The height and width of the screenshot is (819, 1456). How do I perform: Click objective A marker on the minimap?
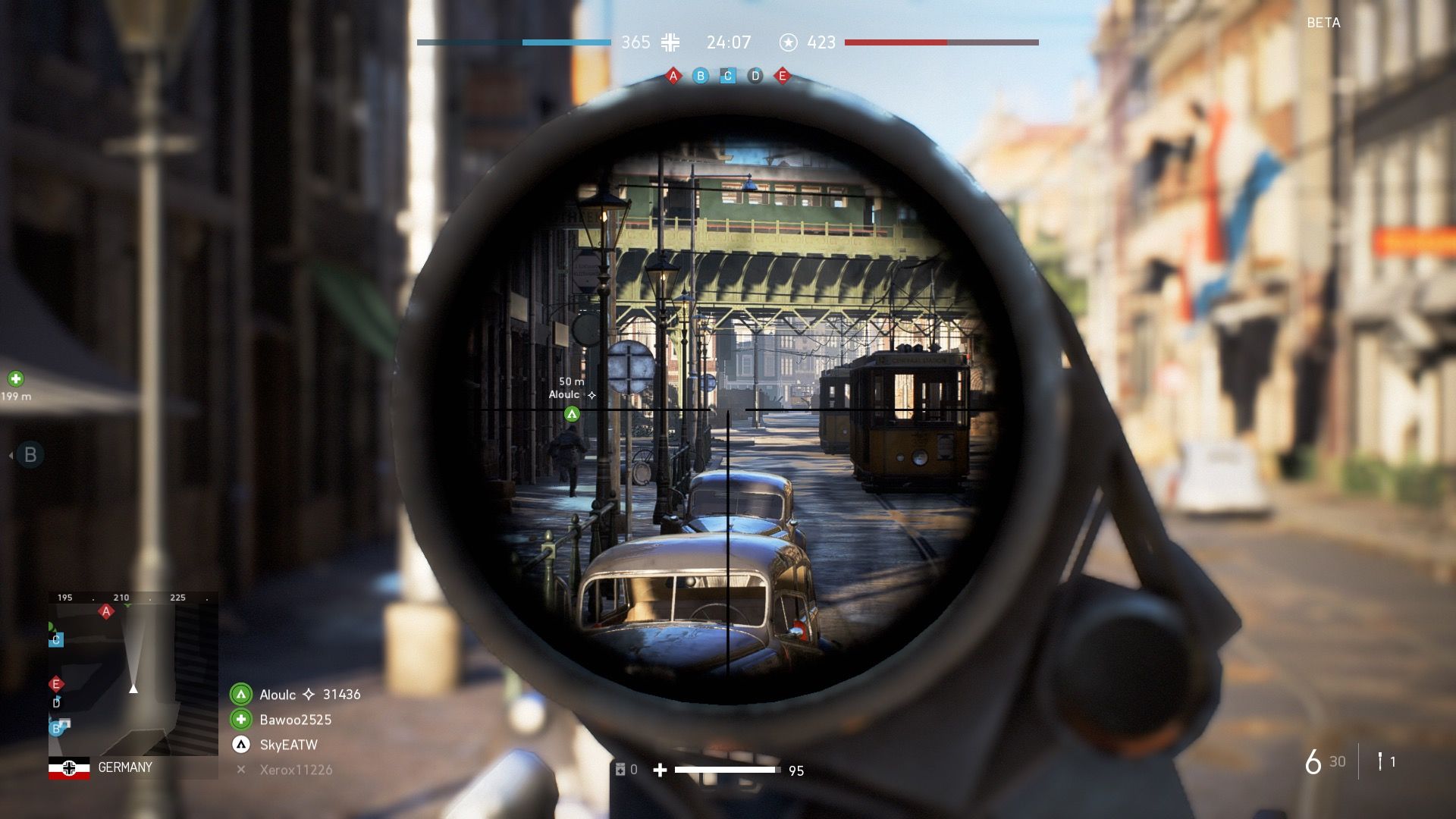click(x=106, y=611)
